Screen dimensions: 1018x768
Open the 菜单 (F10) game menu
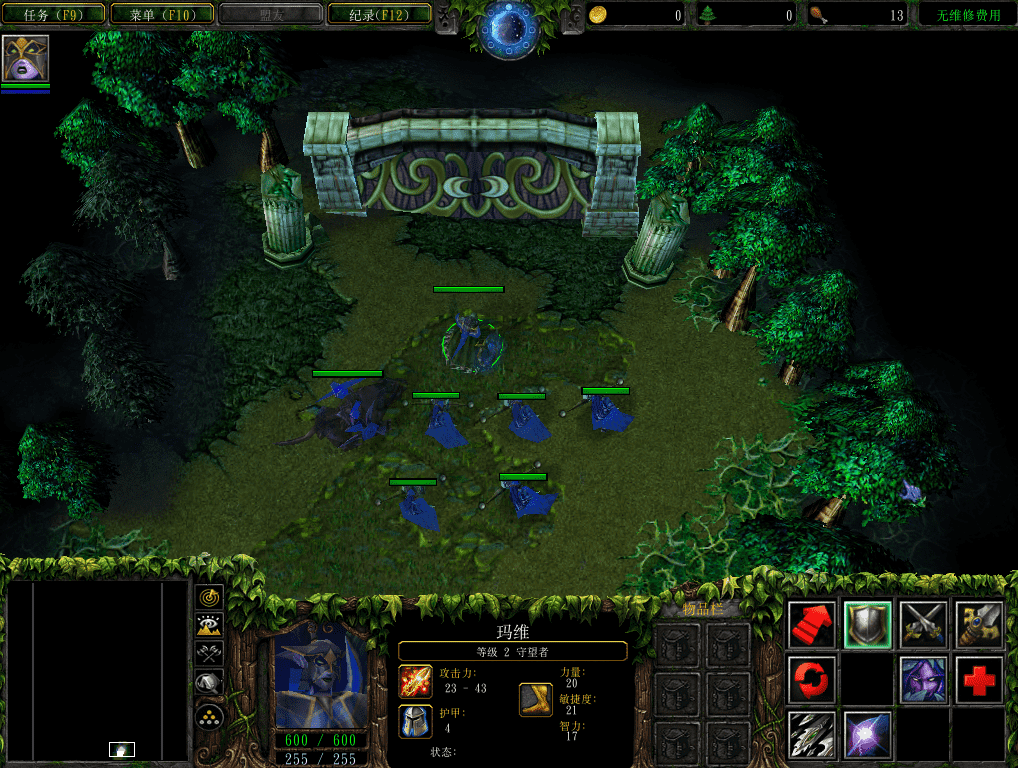(161, 15)
